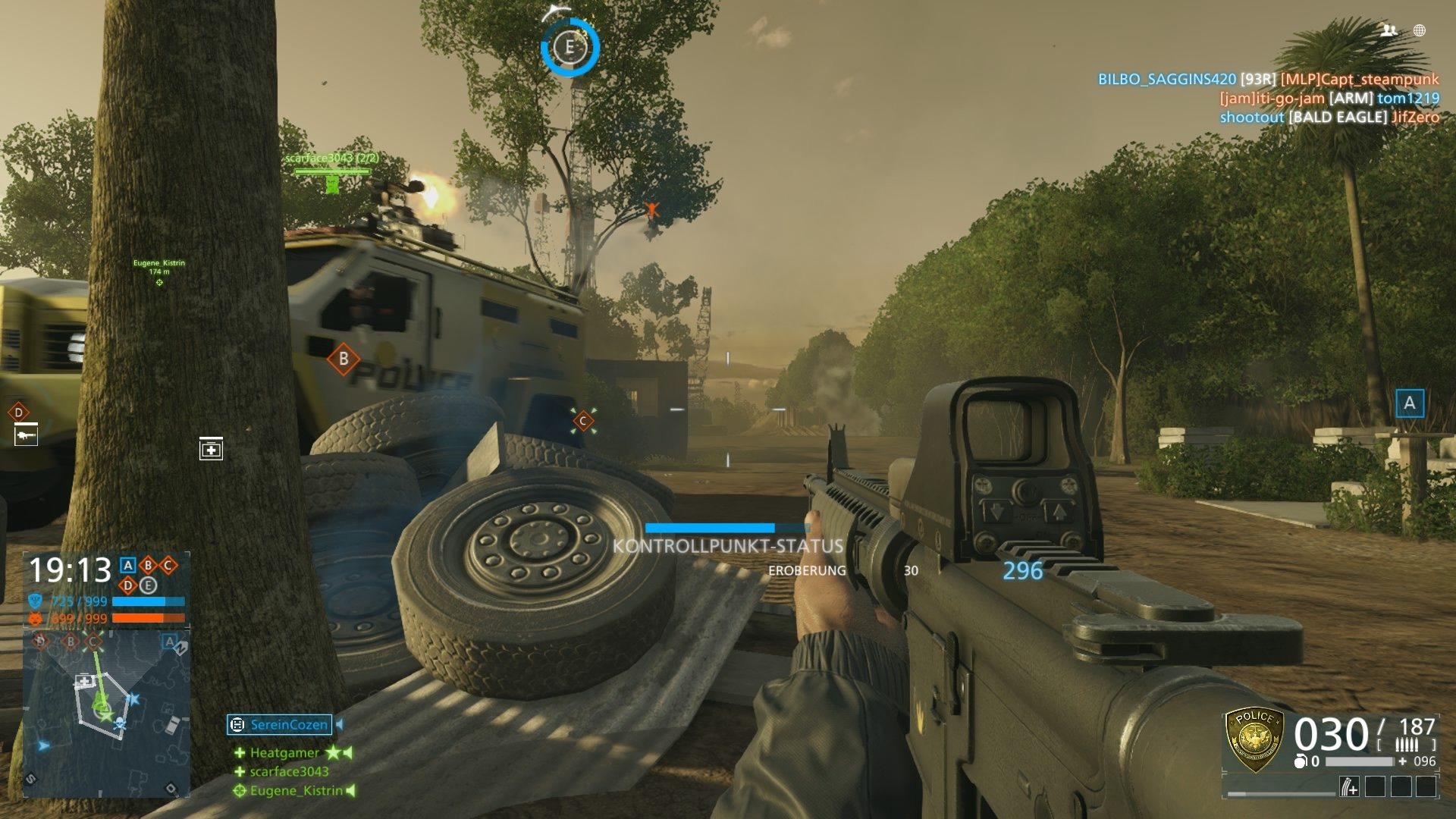Click the star rank icon beside Heatgamer
The width and height of the screenshot is (1456, 819).
[334, 753]
